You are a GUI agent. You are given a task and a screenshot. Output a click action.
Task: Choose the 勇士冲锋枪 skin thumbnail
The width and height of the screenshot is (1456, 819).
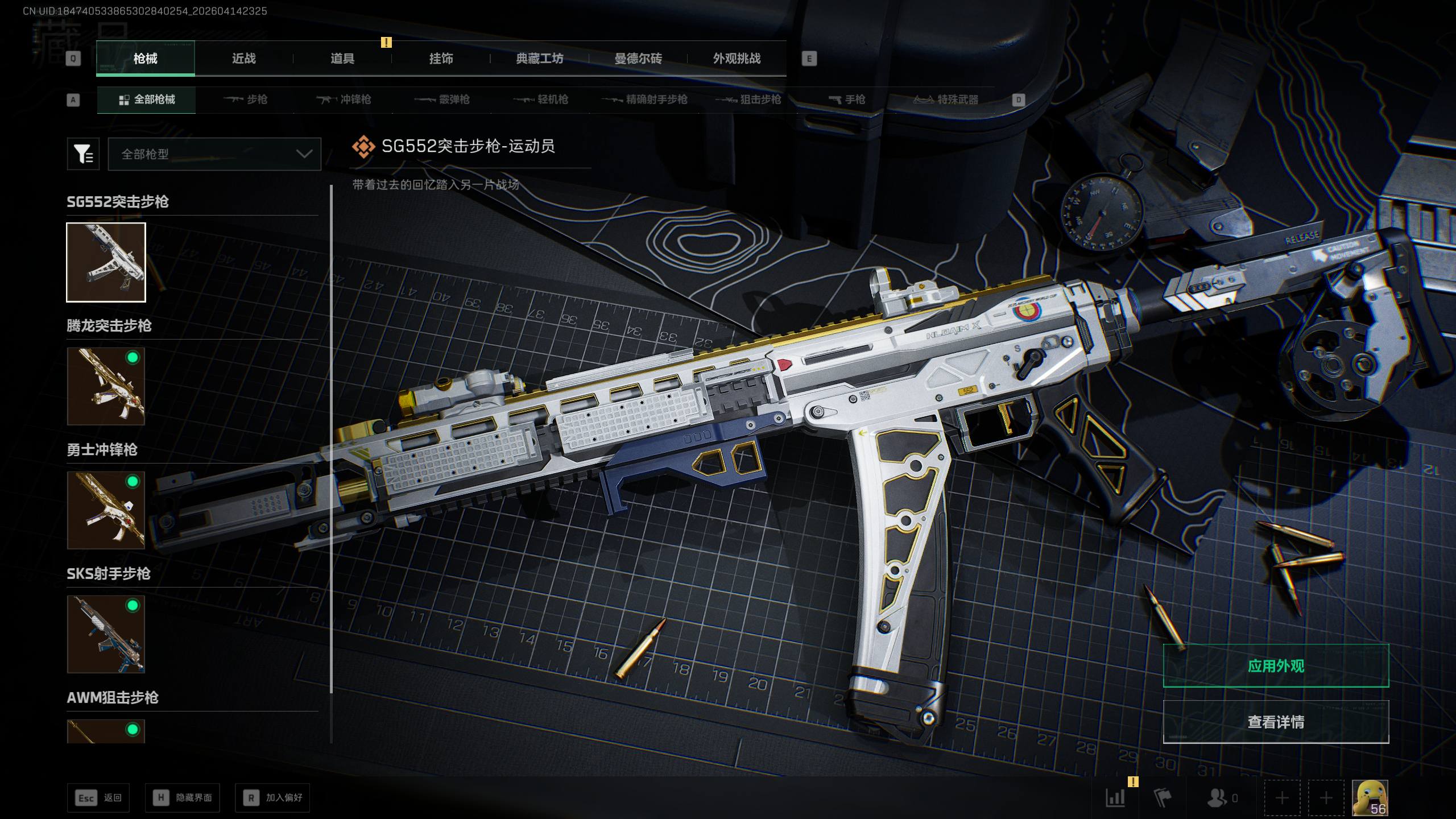point(106,510)
